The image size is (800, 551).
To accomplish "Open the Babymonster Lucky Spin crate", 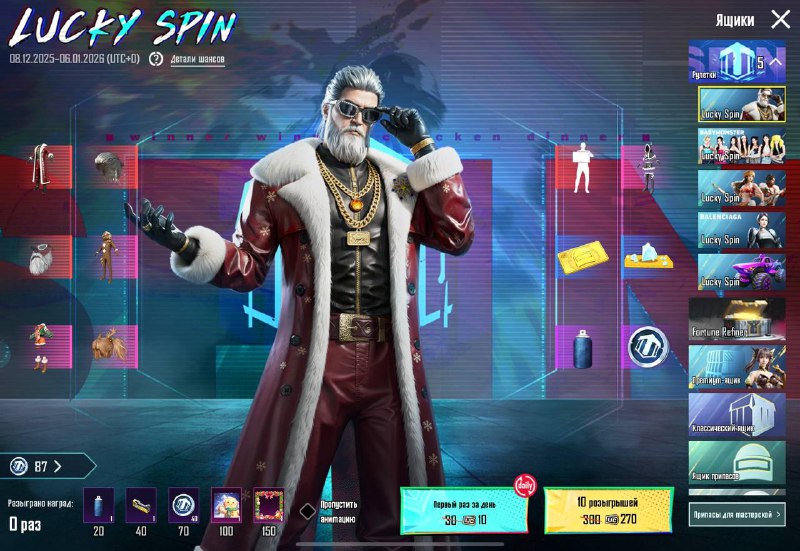I will pos(741,146).
